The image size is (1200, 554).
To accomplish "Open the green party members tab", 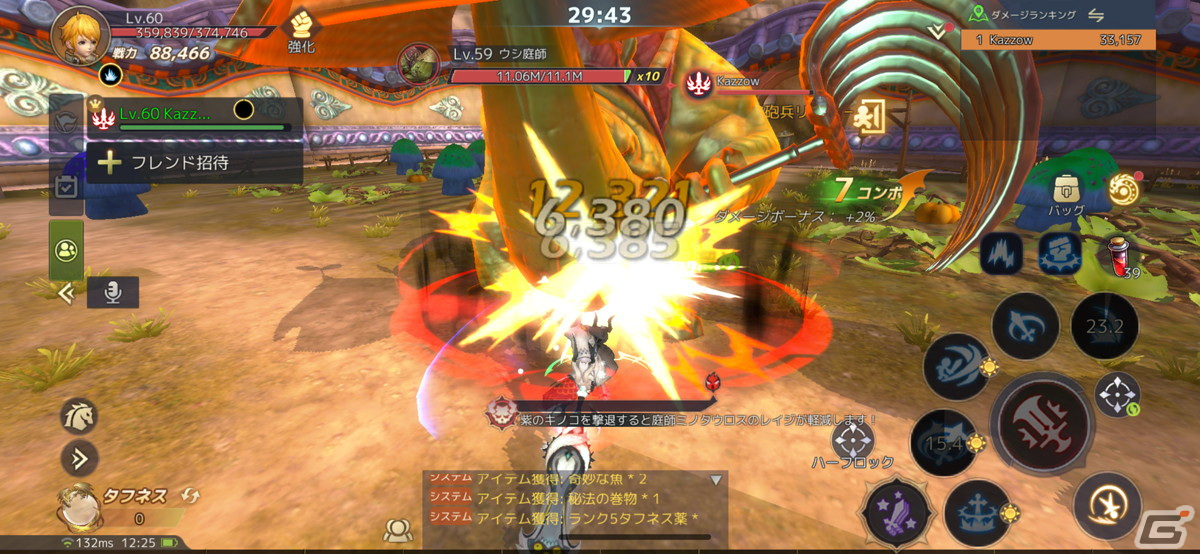I will pos(66,249).
